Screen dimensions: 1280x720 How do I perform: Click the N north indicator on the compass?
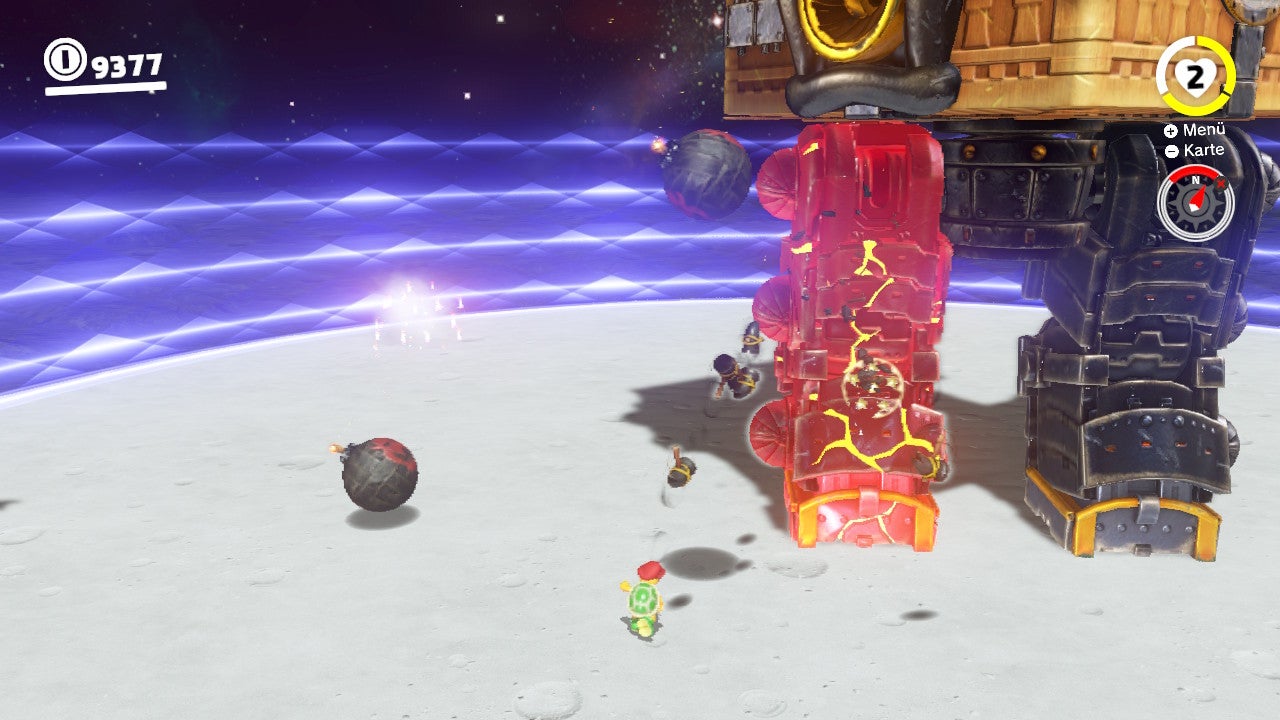pos(1195,179)
